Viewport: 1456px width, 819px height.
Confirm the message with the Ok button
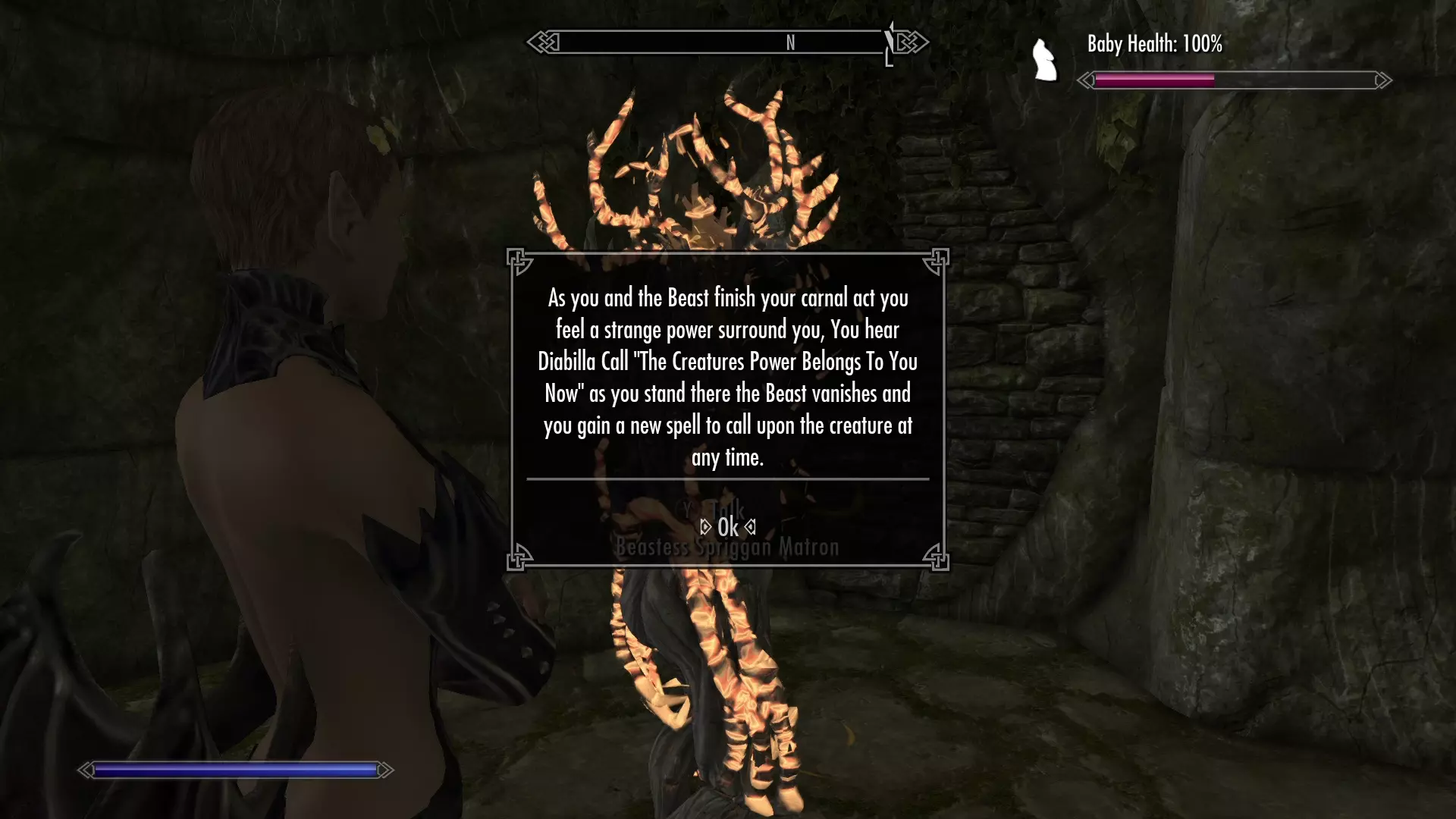click(x=727, y=527)
